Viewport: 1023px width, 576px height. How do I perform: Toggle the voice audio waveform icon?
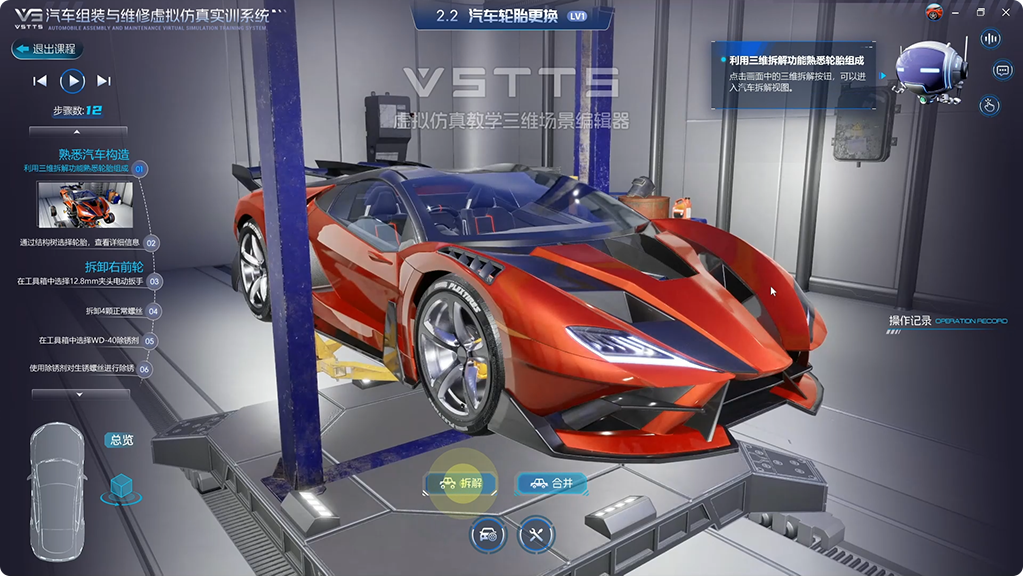tap(991, 39)
